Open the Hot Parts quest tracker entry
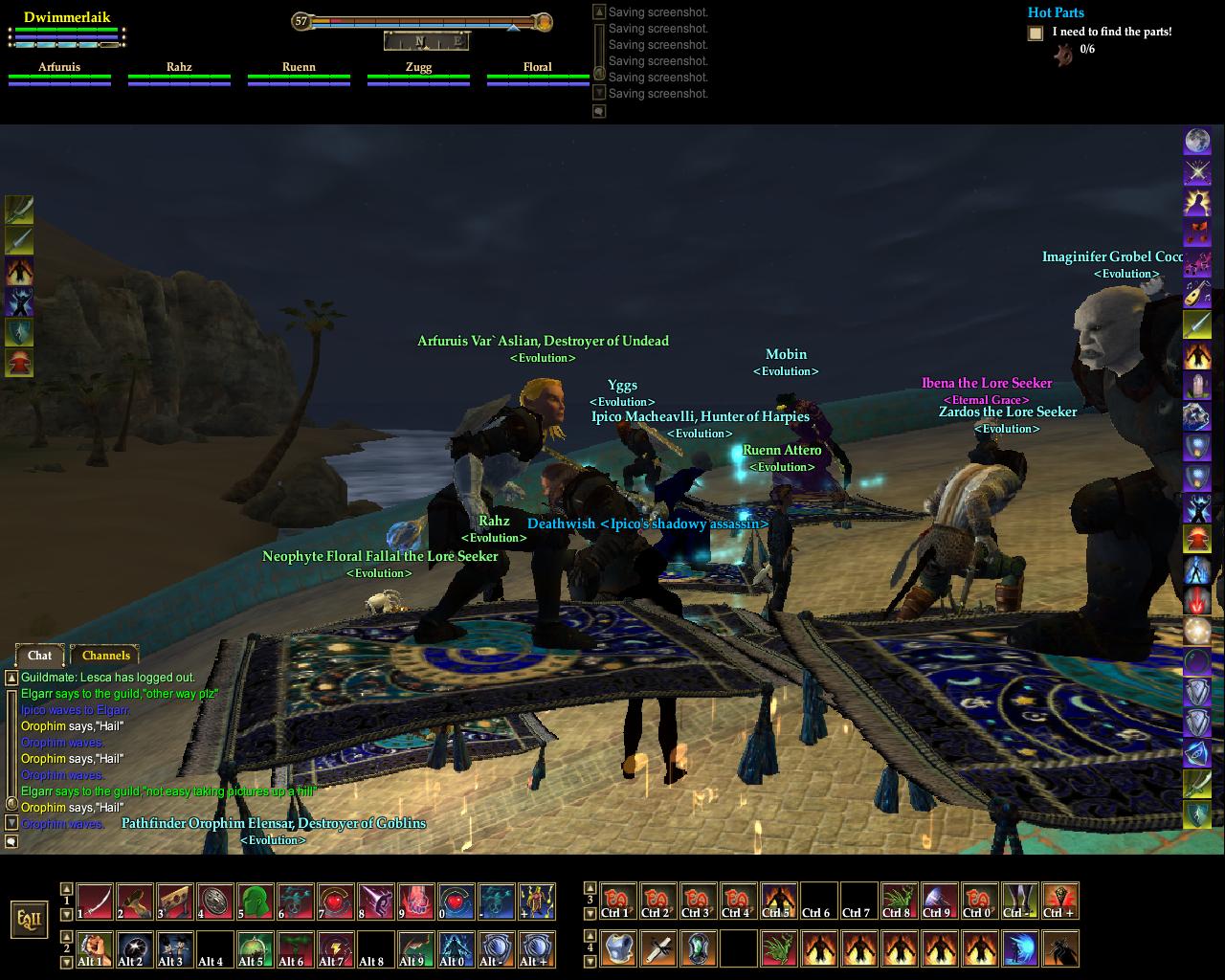 pyautogui.click(x=1056, y=12)
